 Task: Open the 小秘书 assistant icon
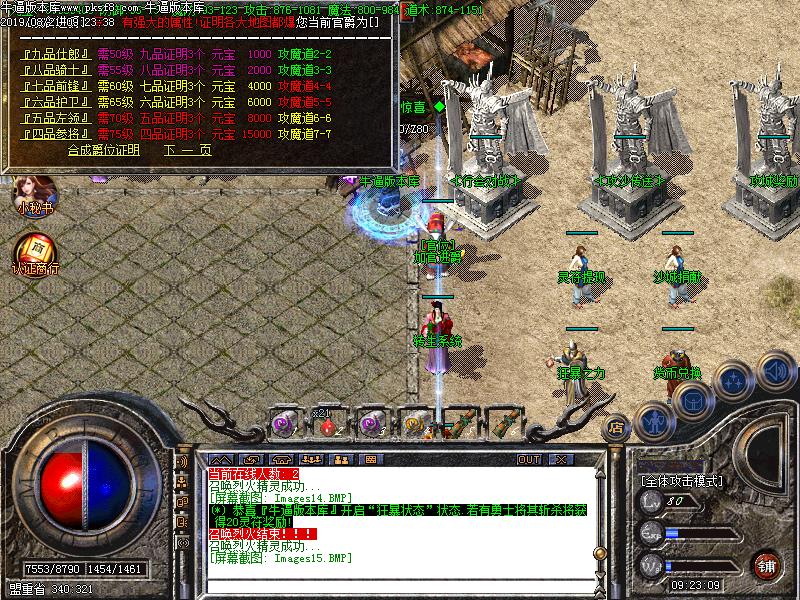point(34,190)
